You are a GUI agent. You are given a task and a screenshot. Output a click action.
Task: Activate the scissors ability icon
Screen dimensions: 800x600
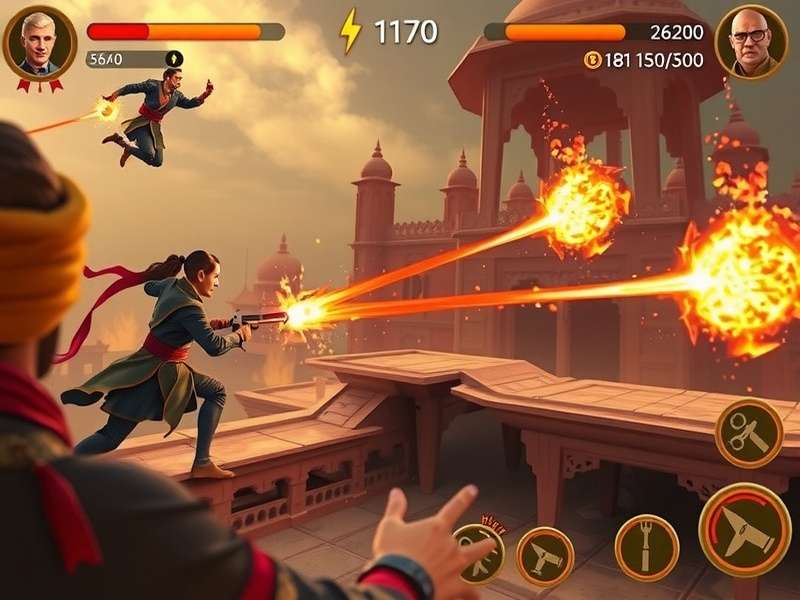(x=749, y=432)
